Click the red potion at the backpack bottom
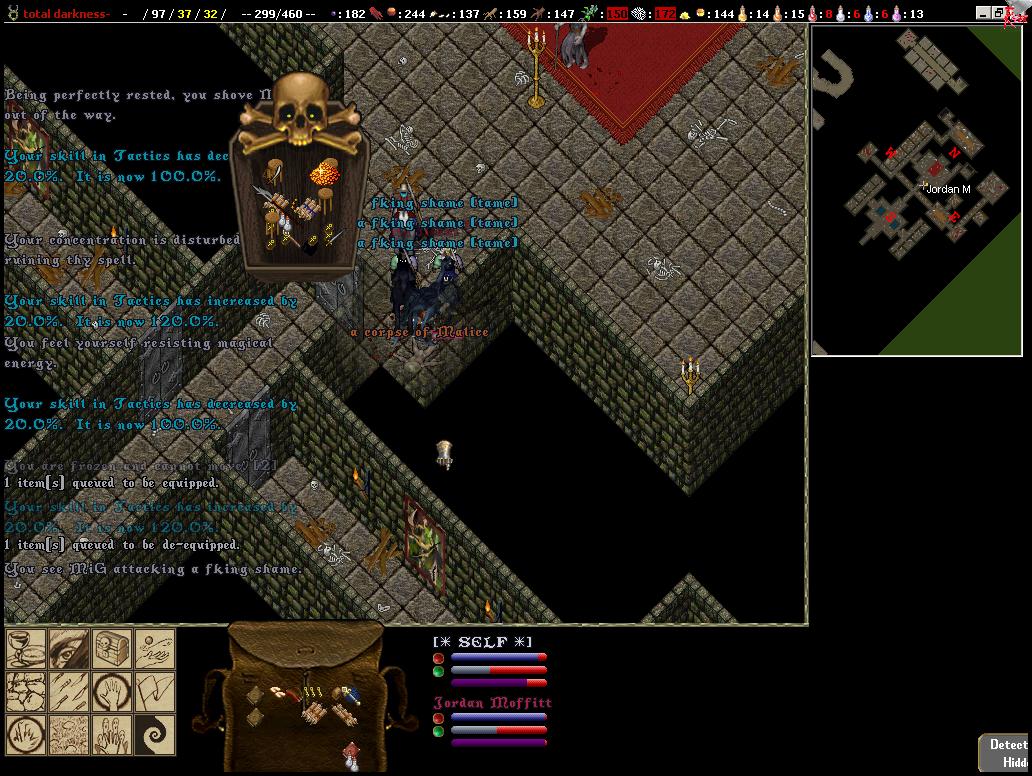 click(351, 750)
